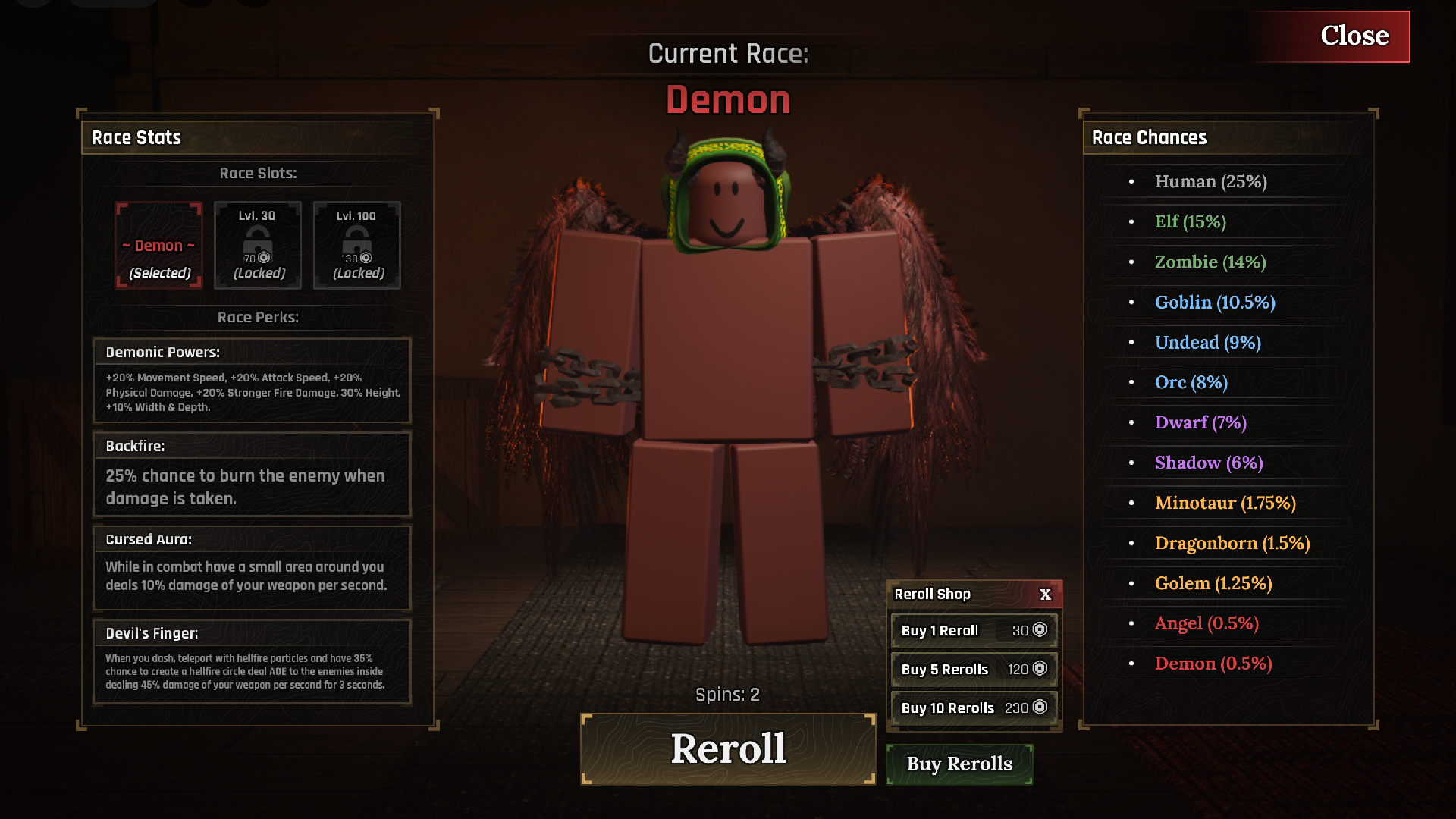Image resolution: width=1456 pixels, height=819 pixels.
Task: Close the race selection screen
Action: tap(1354, 36)
